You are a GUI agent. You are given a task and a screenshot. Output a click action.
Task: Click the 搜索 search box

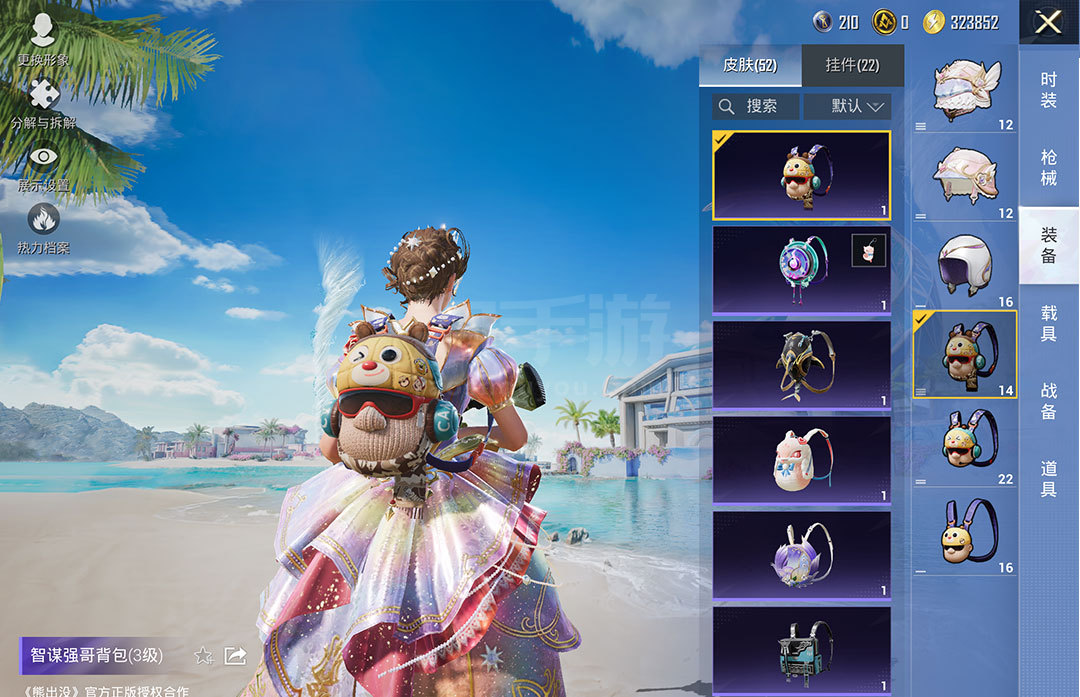coord(756,106)
